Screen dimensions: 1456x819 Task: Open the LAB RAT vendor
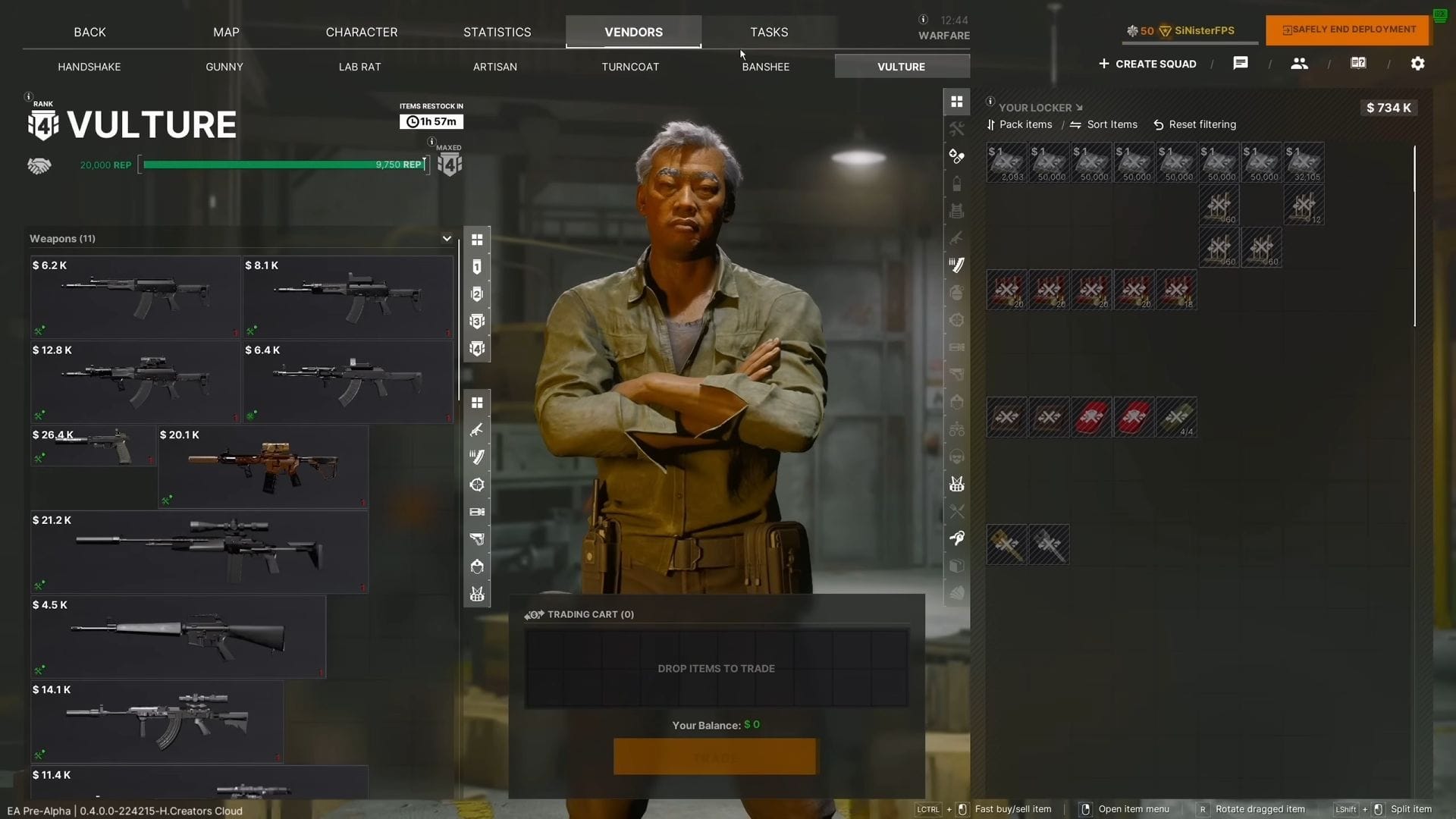point(359,67)
